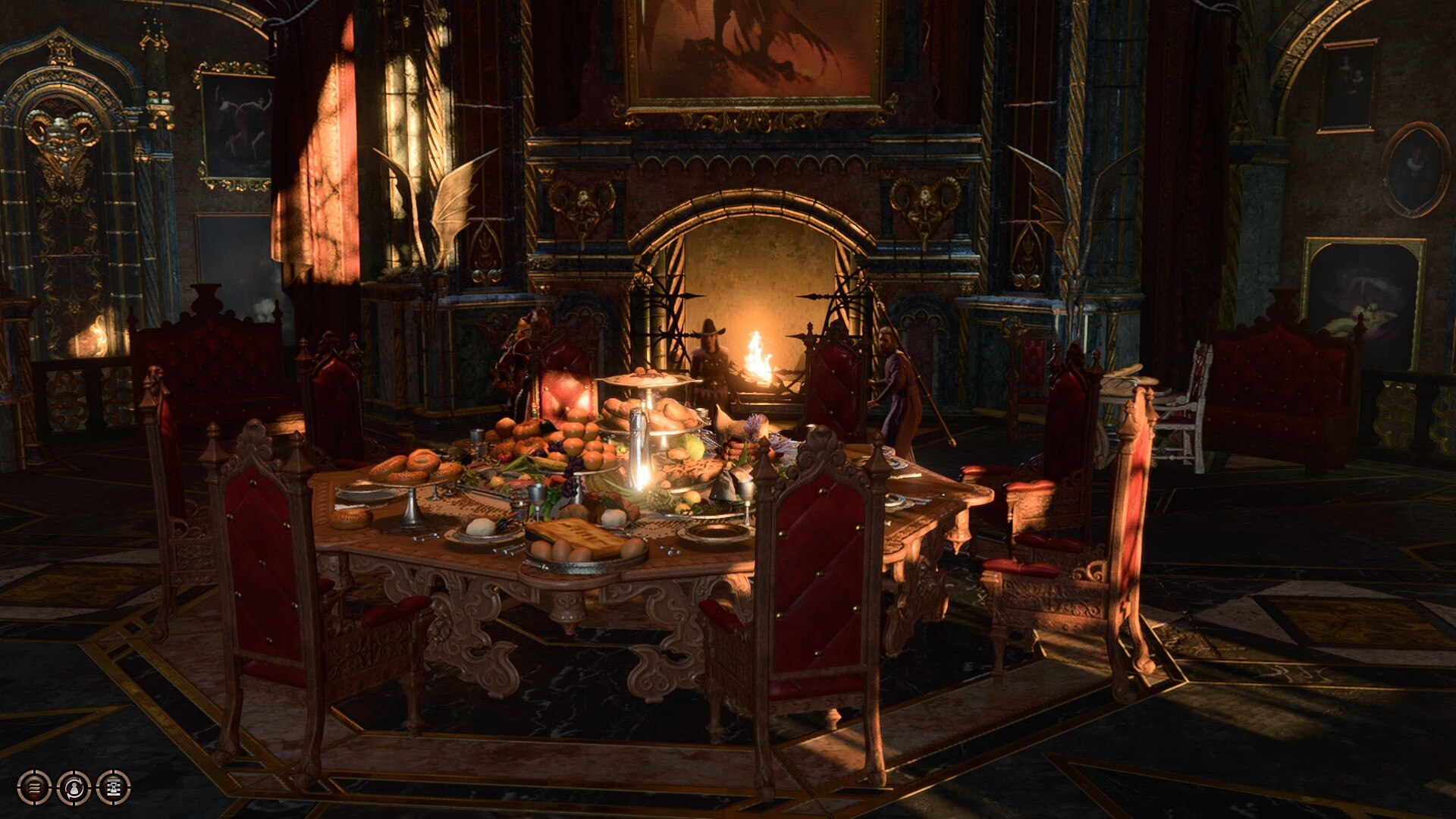This screenshot has height=819, width=1456.
Task: Click the stacked layers round button
Action: [34, 788]
